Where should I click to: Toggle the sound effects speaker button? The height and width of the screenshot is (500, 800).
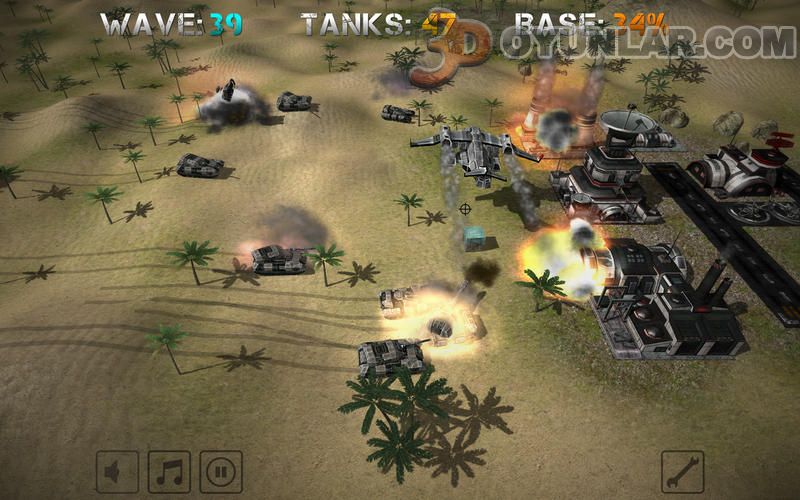[x=117, y=471]
